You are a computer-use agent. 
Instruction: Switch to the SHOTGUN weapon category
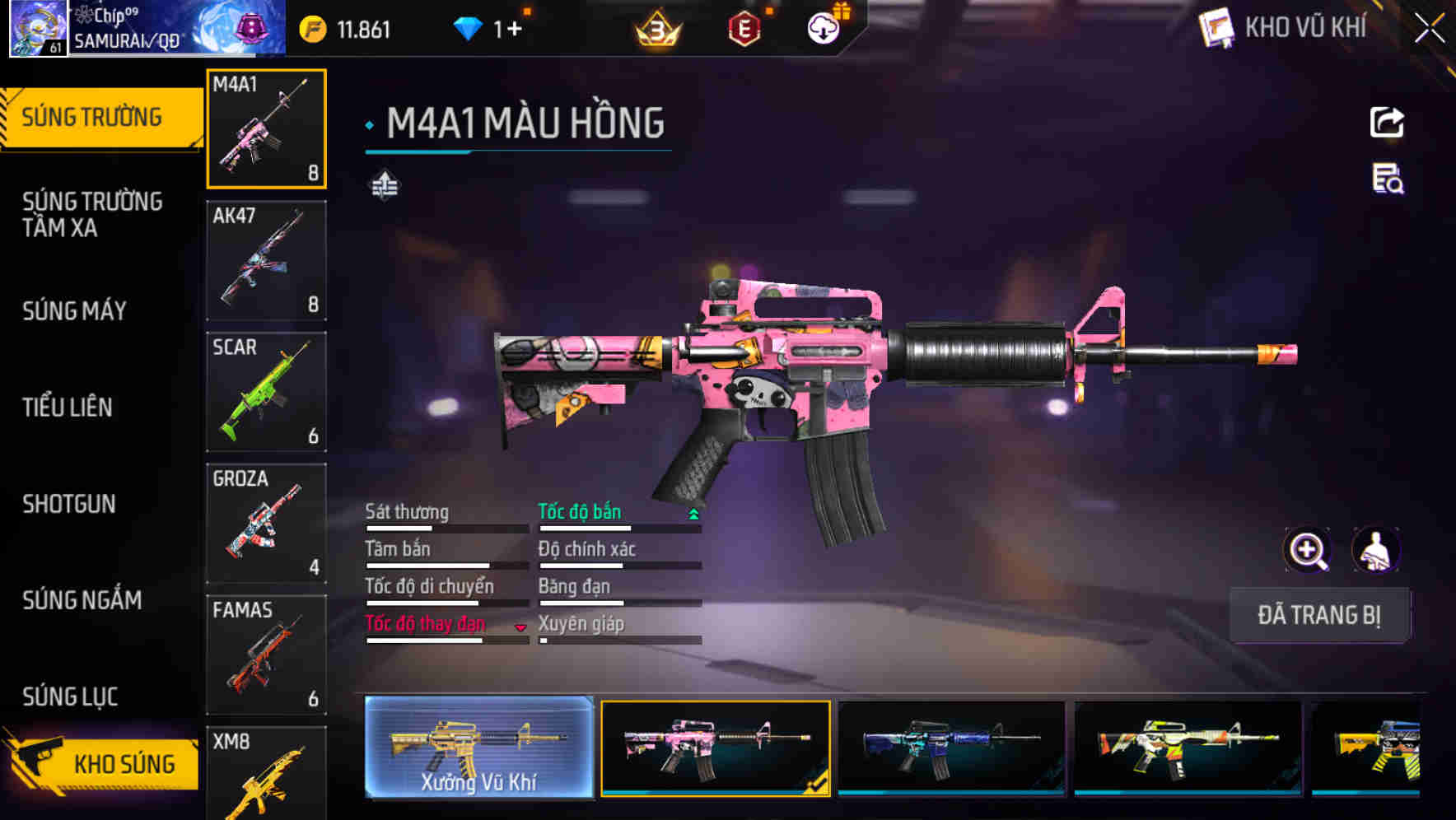(70, 504)
